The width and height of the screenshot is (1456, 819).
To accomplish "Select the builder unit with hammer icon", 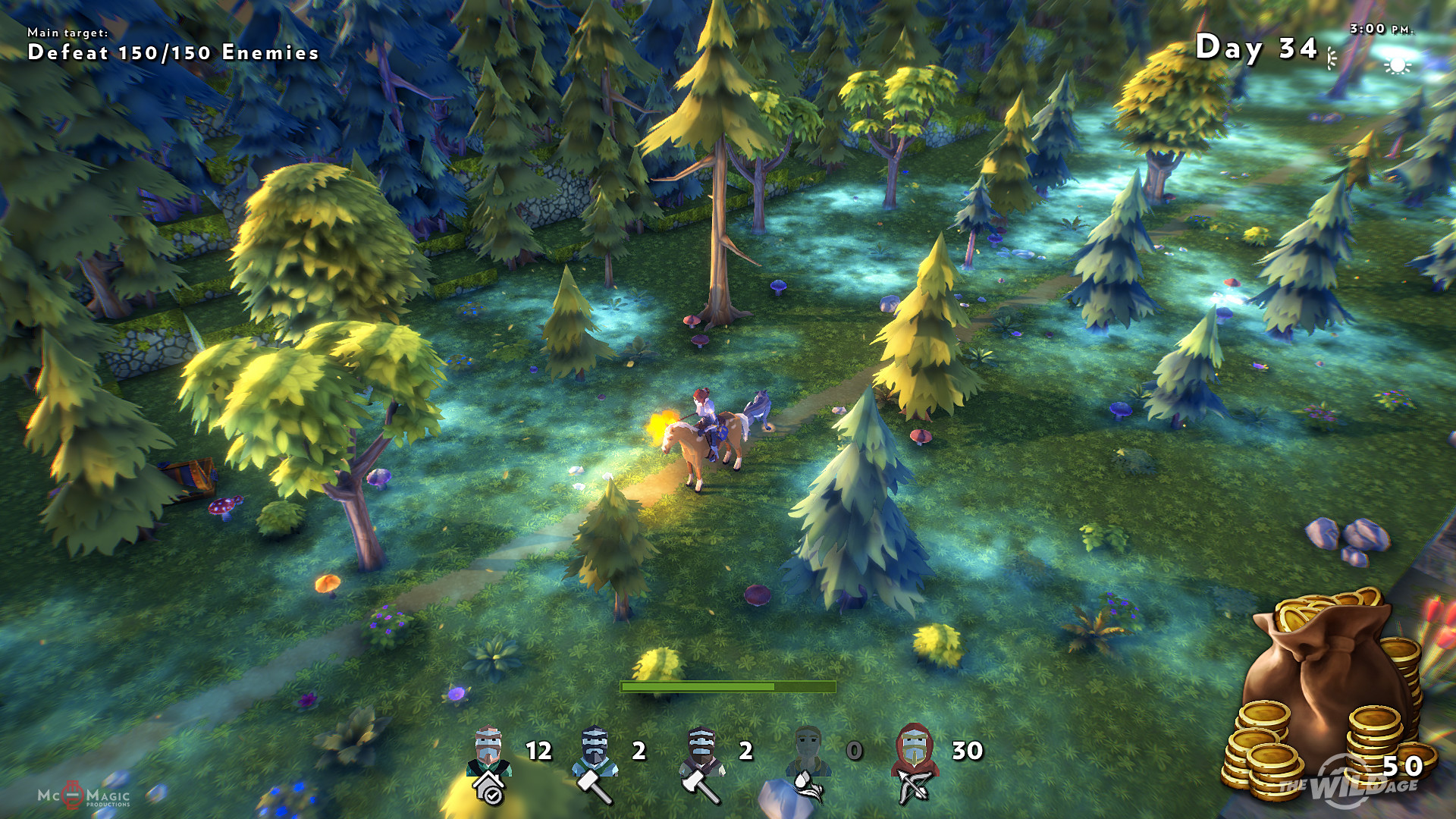I will 595,762.
